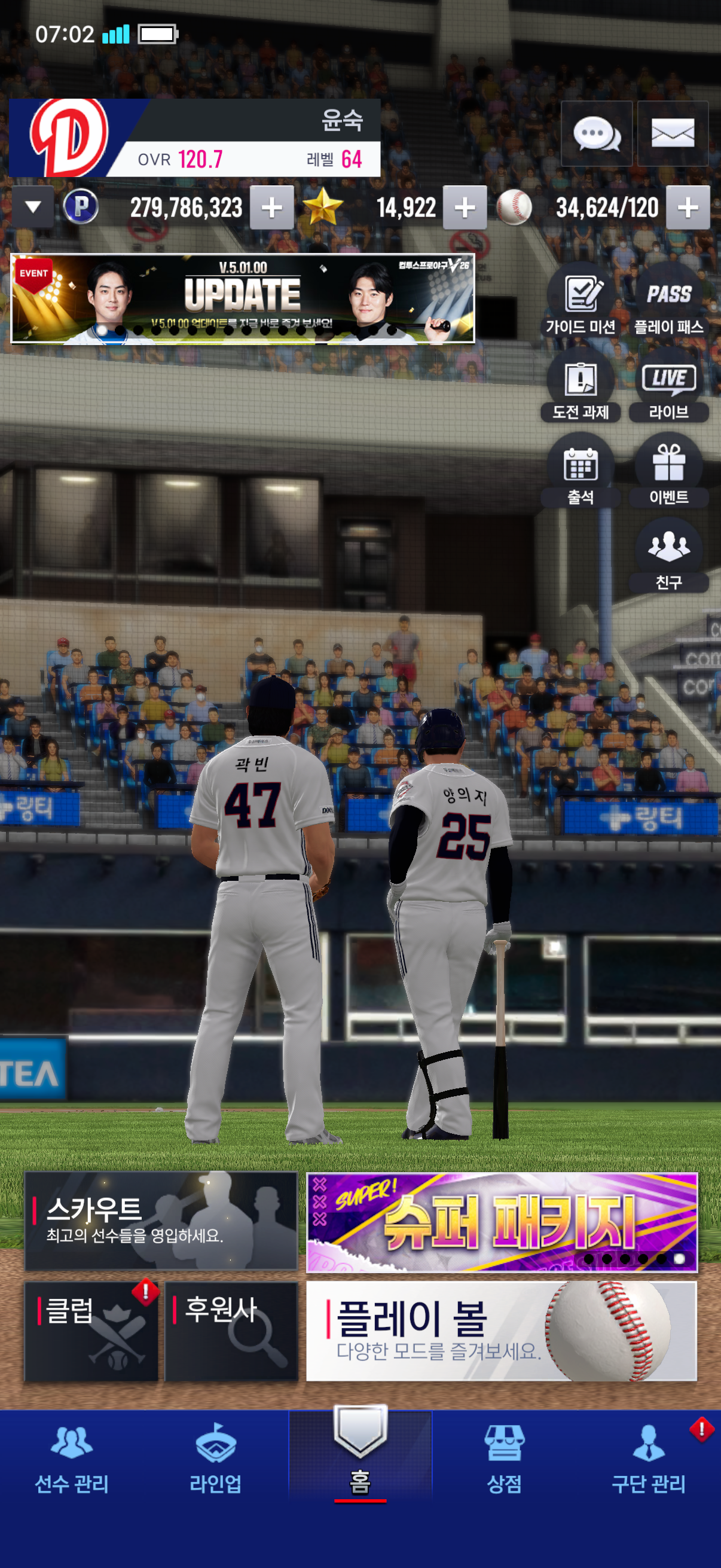
Task: Open 도전 과제 challenges
Action: pos(581,387)
